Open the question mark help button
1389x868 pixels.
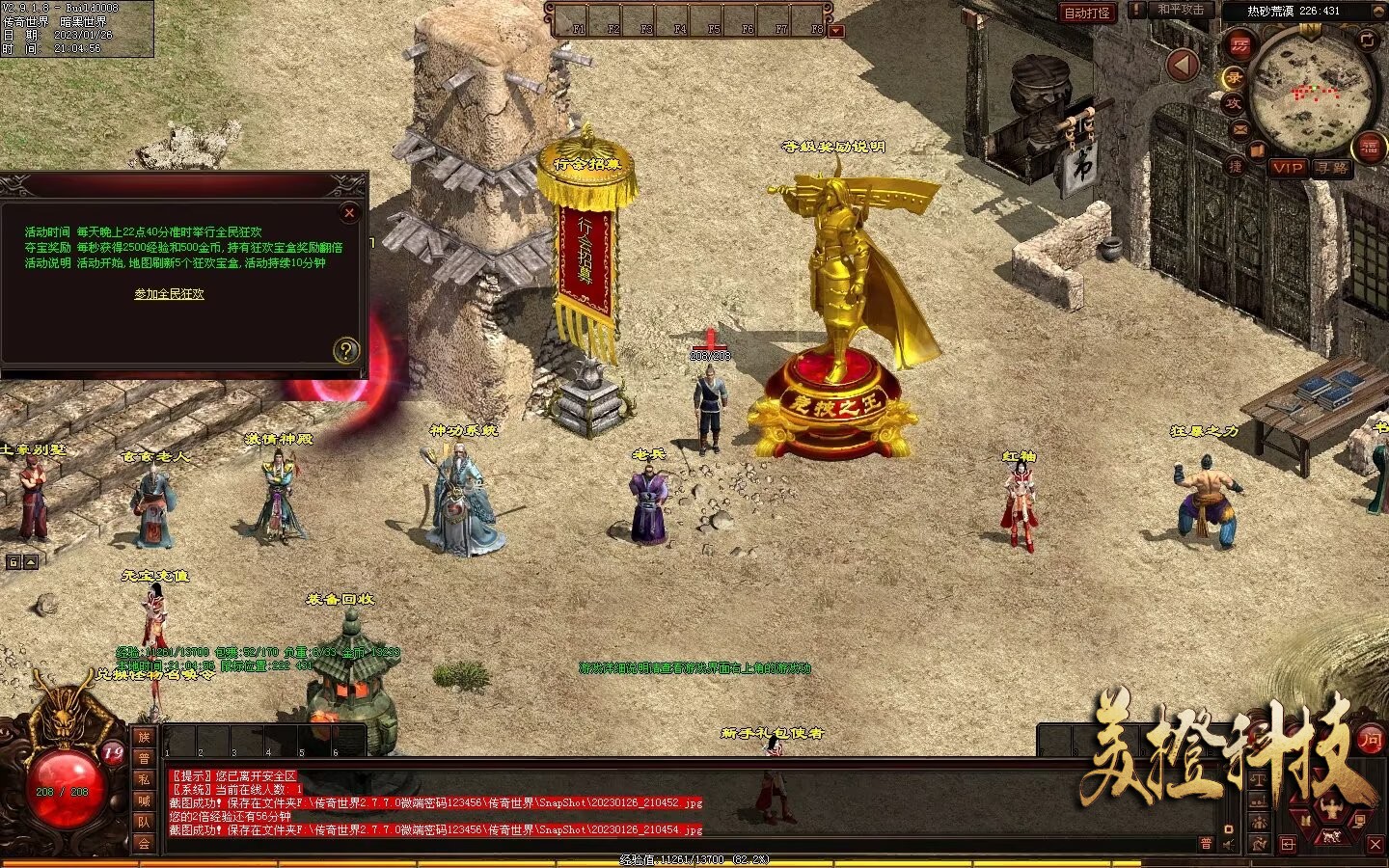(345, 350)
